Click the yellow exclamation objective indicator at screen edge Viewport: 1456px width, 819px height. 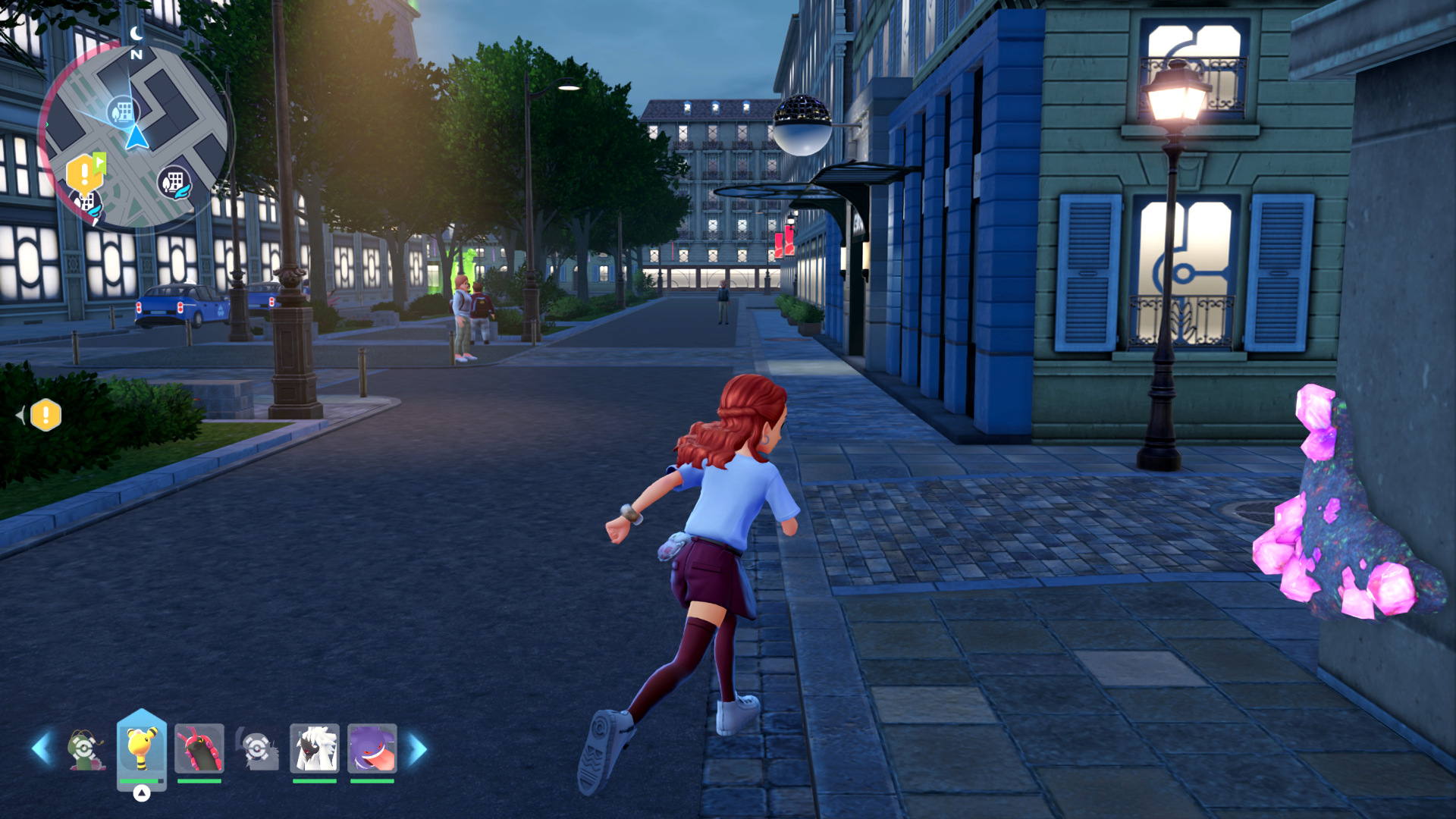(x=45, y=415)
